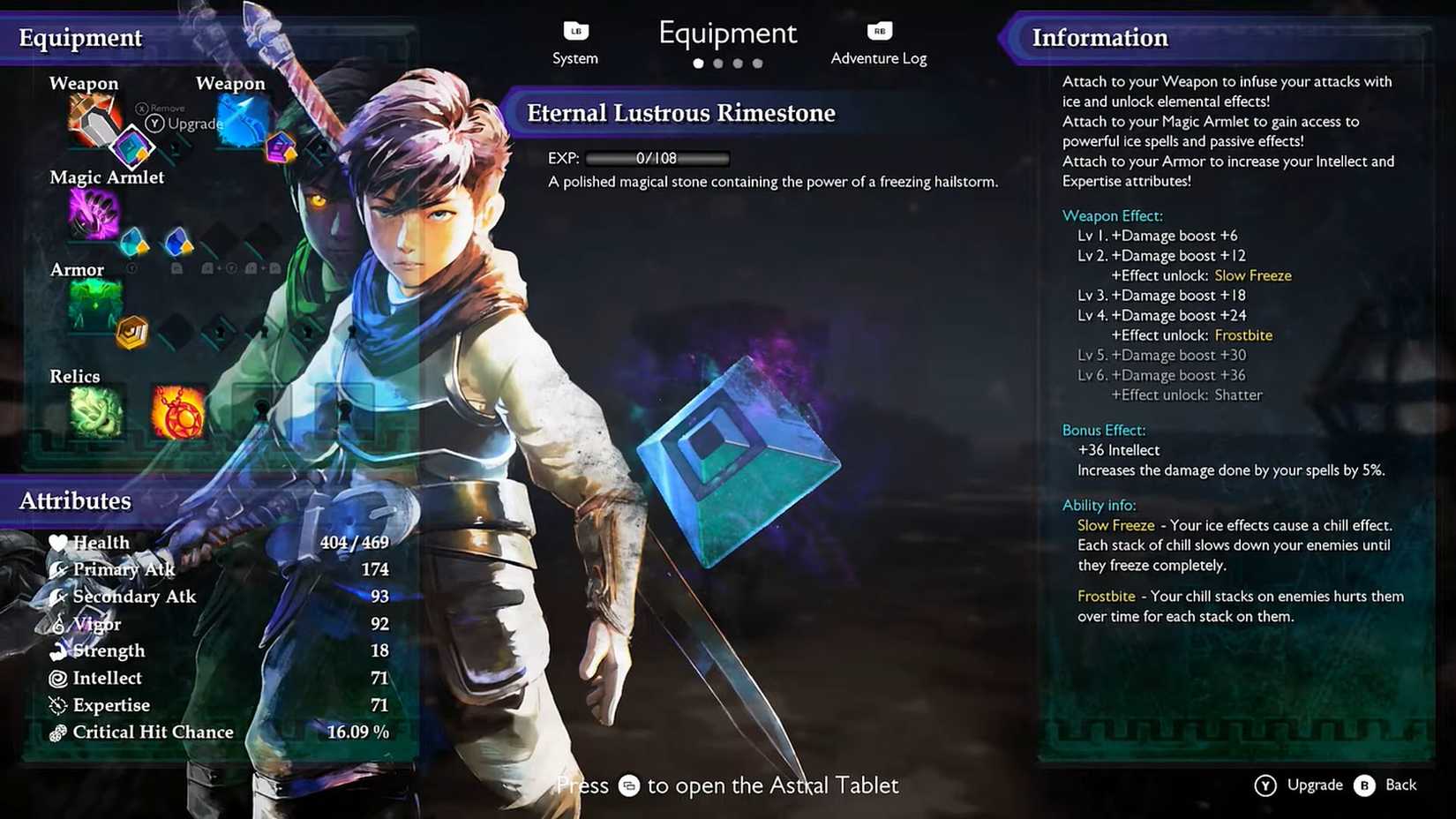Click the Critical Hit Chance icon

pos(58,732)
